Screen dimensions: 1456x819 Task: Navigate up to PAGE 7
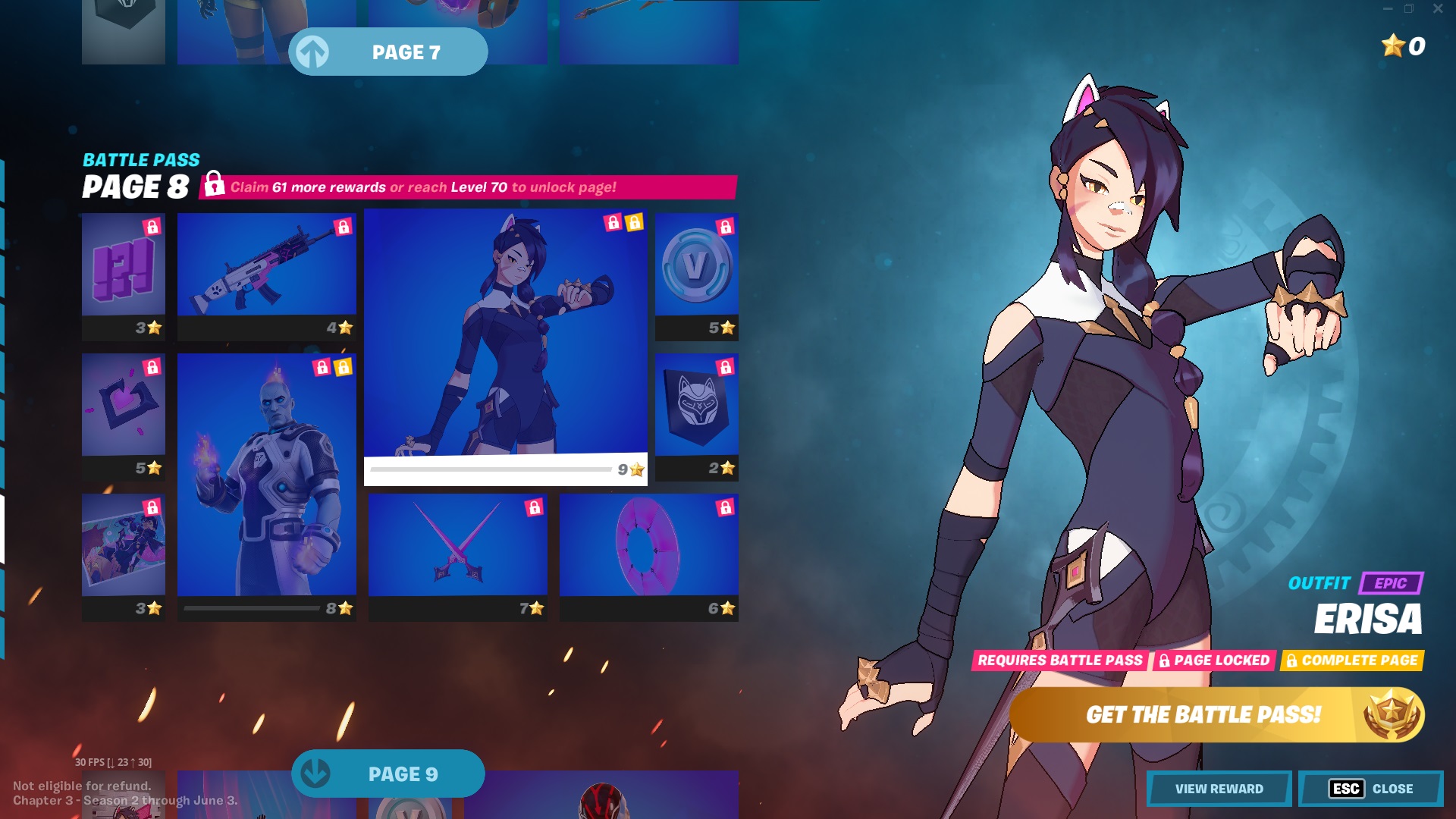tap(388, 52)
